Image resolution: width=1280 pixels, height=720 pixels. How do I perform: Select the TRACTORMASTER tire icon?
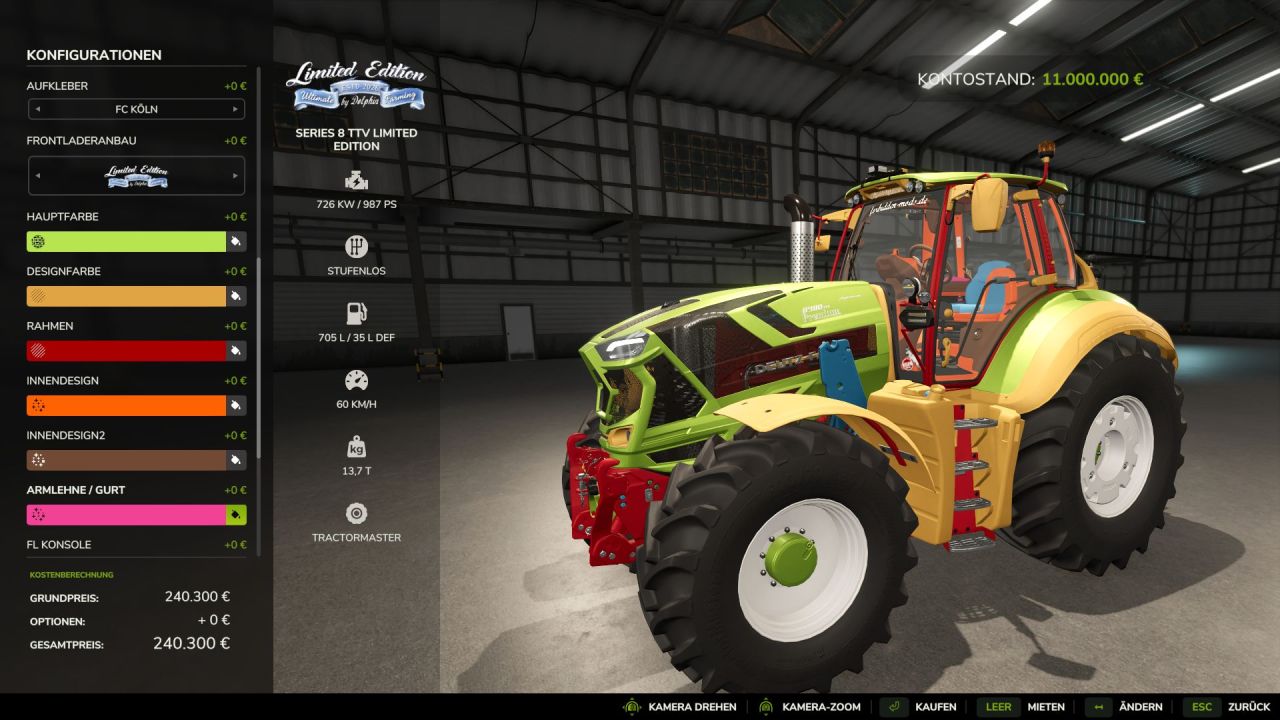(x=356, y=512)
